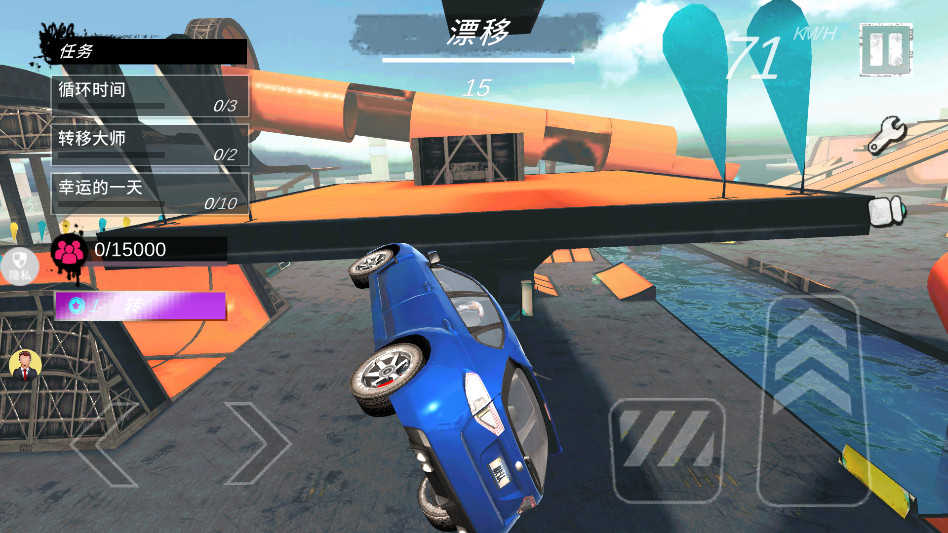Switch view with the camera icon
The width and height of the screenshot is (948, 533).
point(886,210)
